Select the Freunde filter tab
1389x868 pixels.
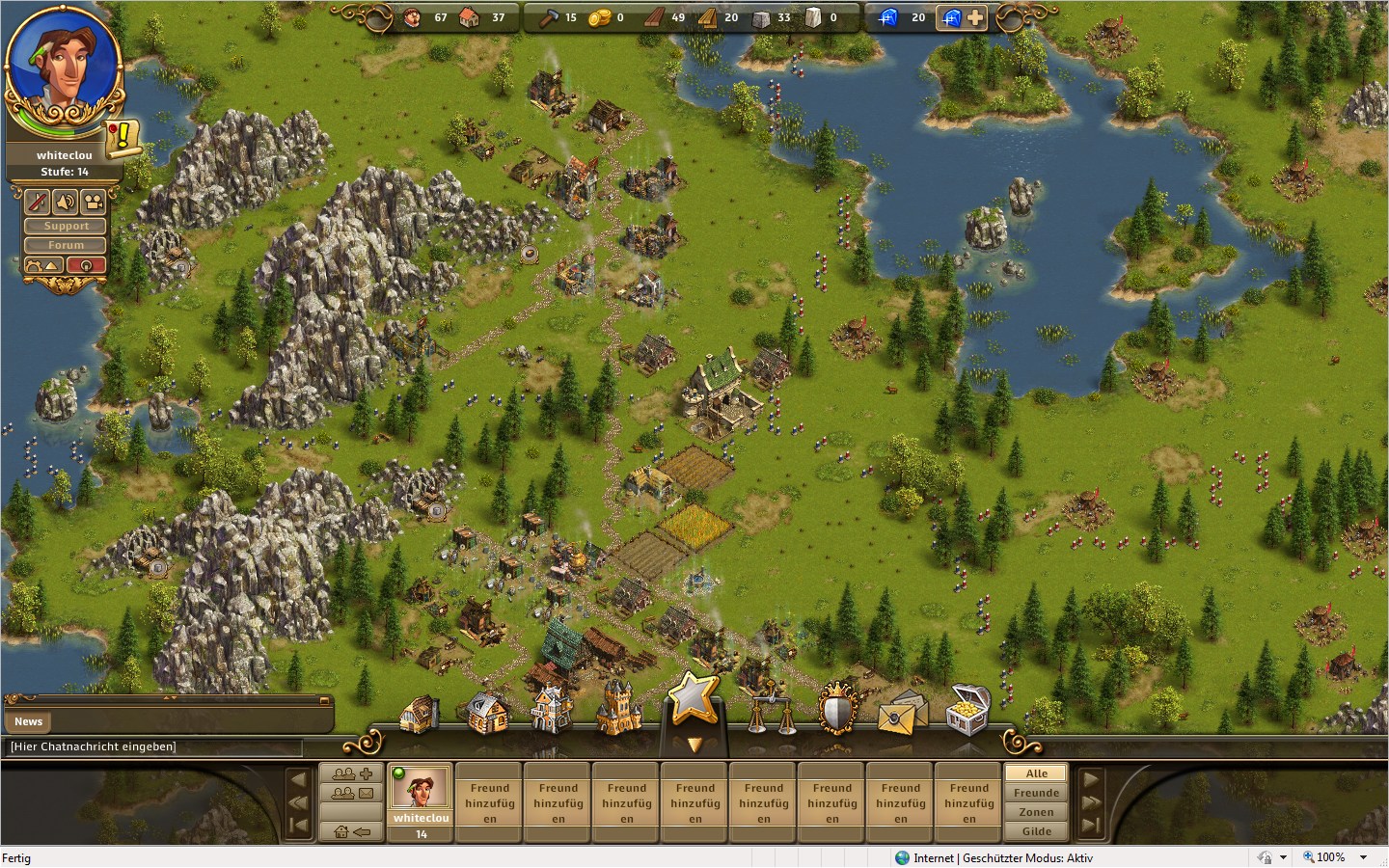point(1036,793)
